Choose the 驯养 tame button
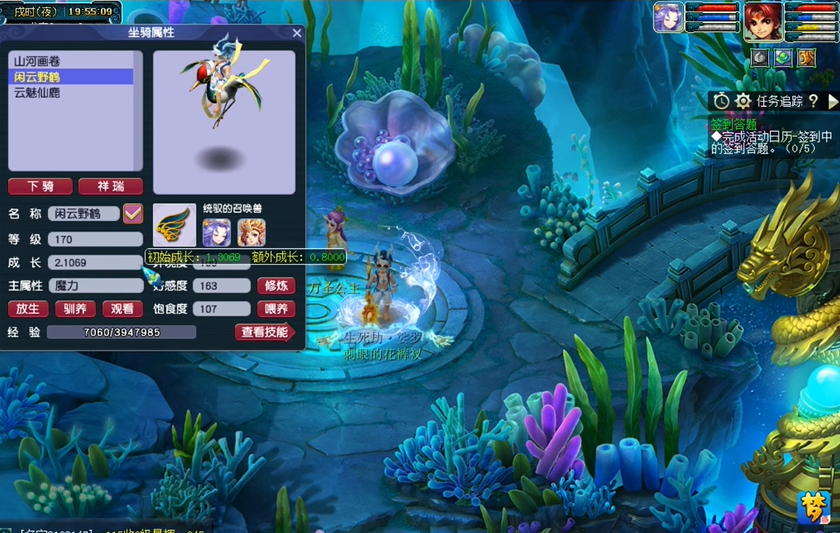 point(74,310)
